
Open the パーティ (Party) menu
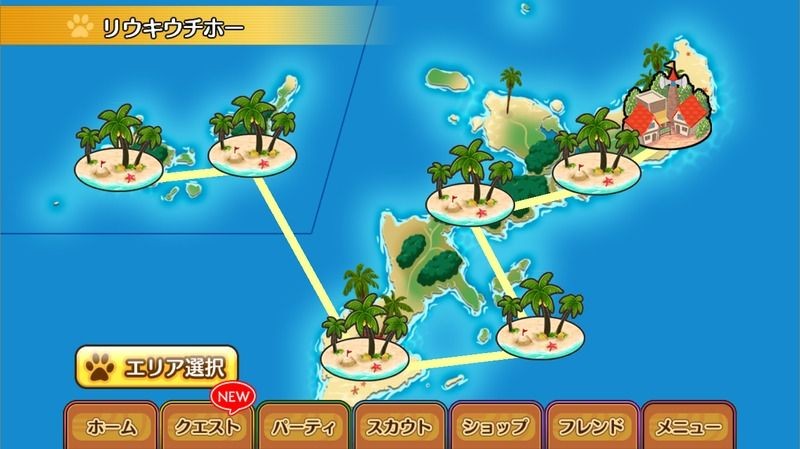(303, 427)
